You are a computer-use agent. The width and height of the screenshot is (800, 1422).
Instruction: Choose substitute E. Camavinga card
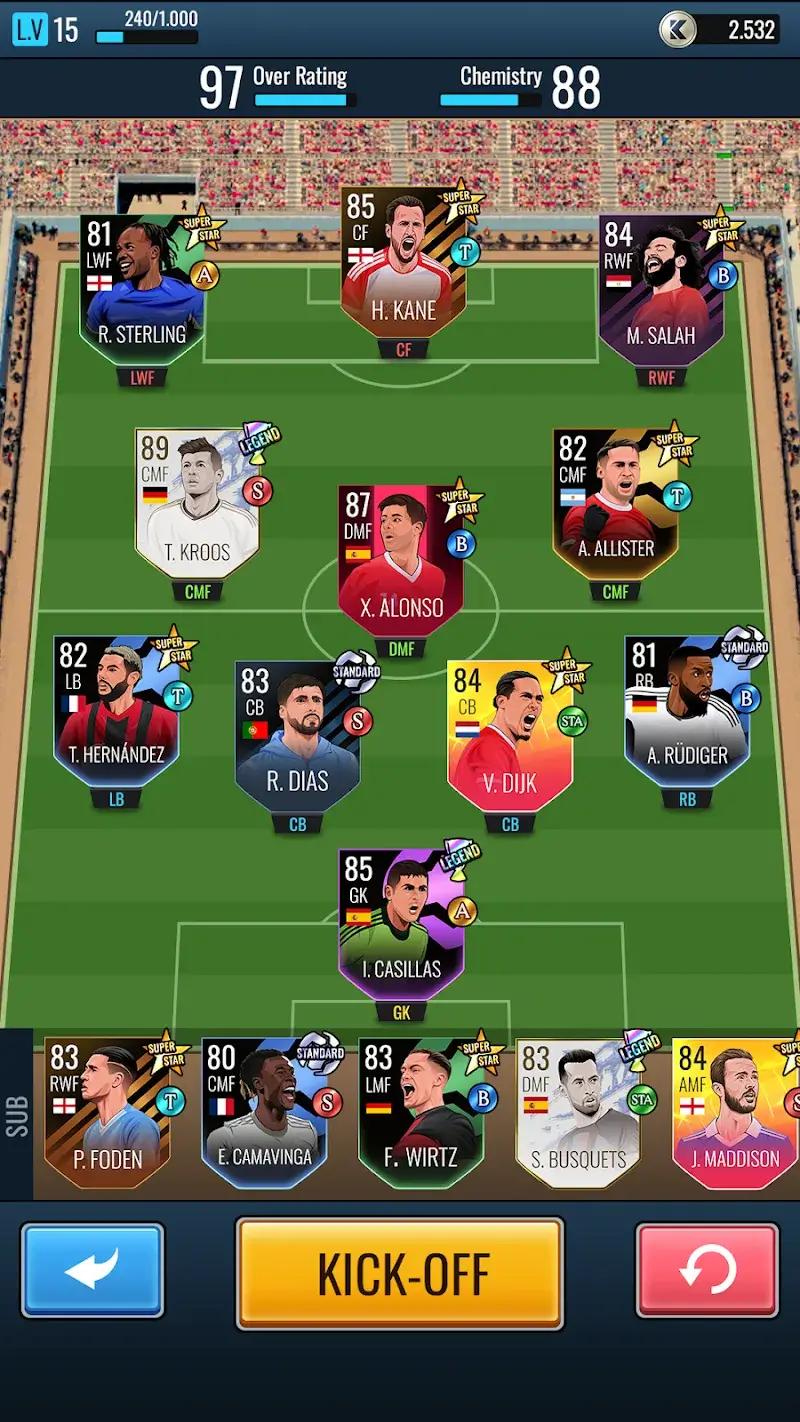(263, 1112)
